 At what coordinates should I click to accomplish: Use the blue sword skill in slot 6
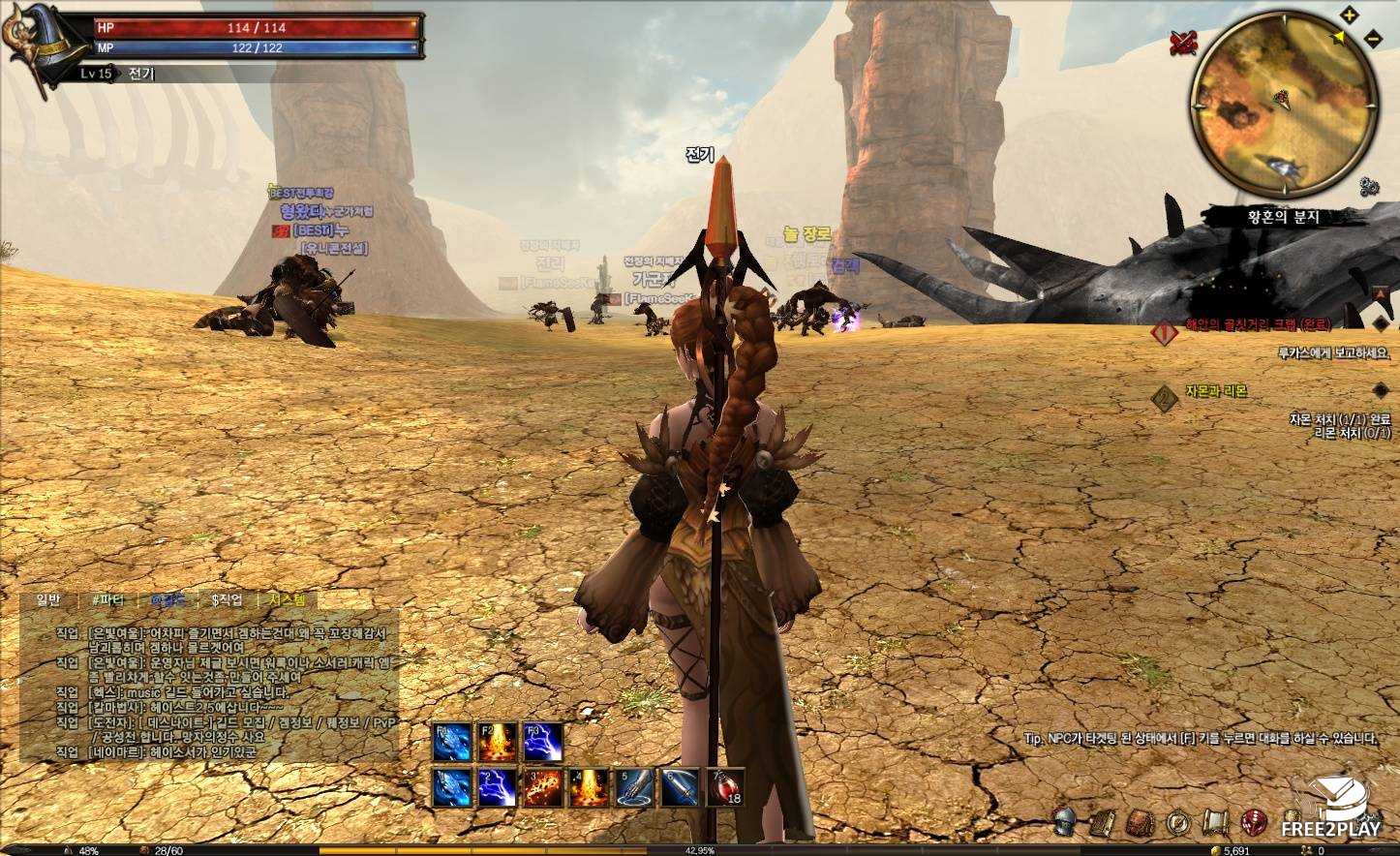point(681,788)
